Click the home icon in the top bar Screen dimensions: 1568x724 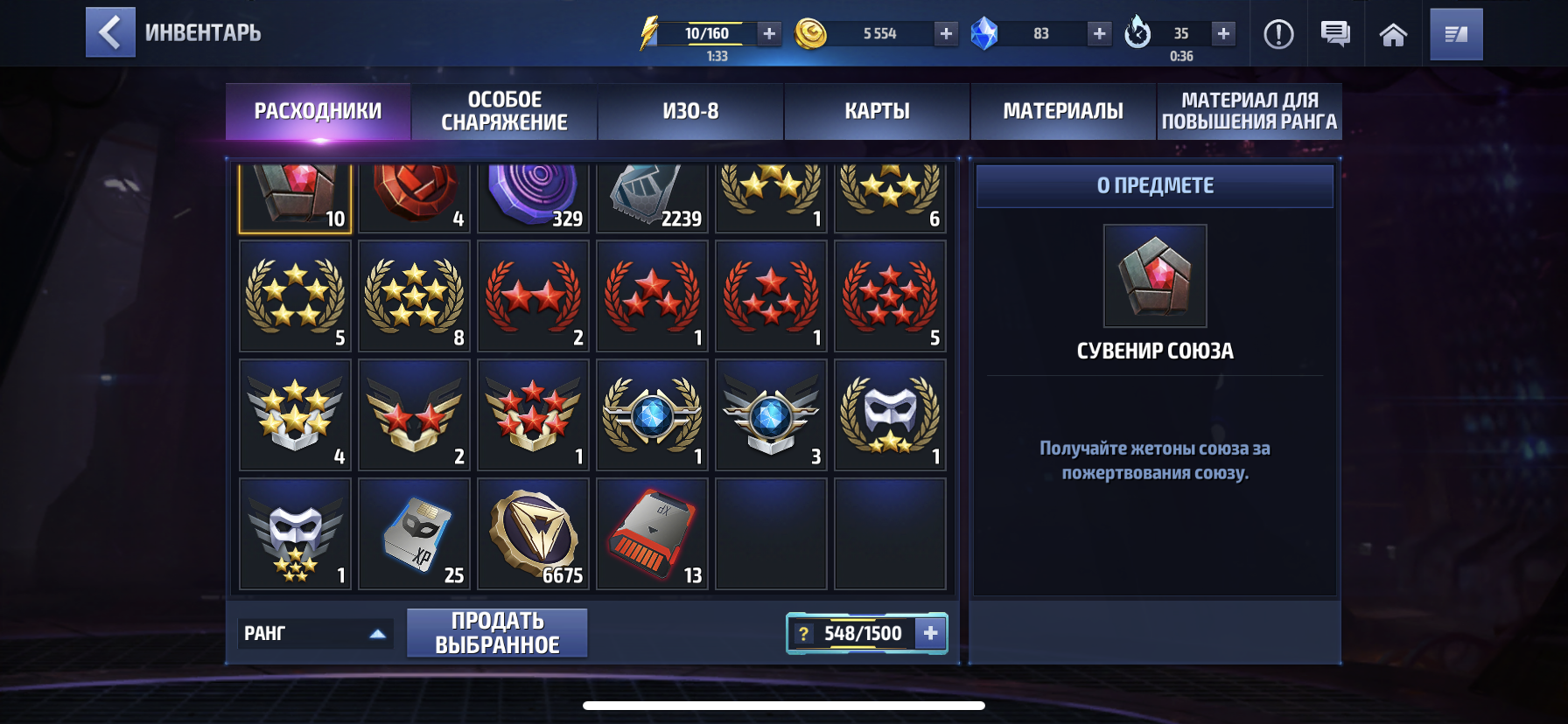[1395, 34]
